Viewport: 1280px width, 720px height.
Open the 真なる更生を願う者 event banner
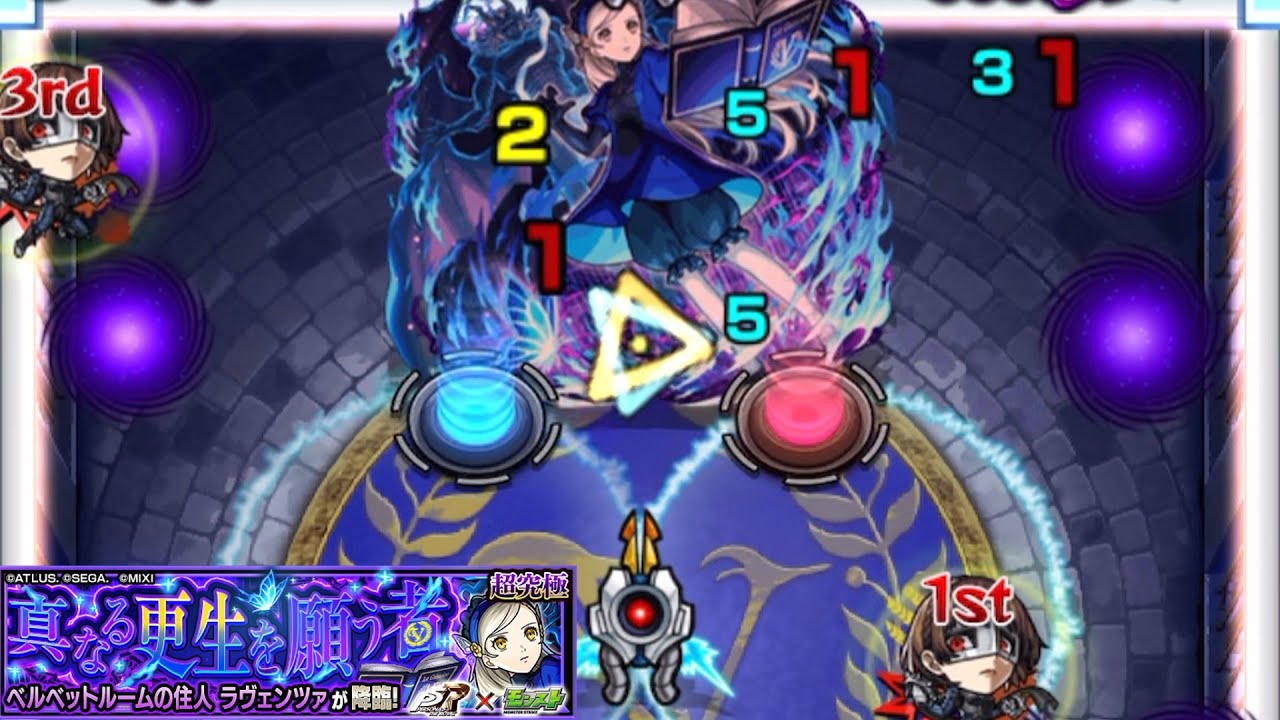coord(287,642)
